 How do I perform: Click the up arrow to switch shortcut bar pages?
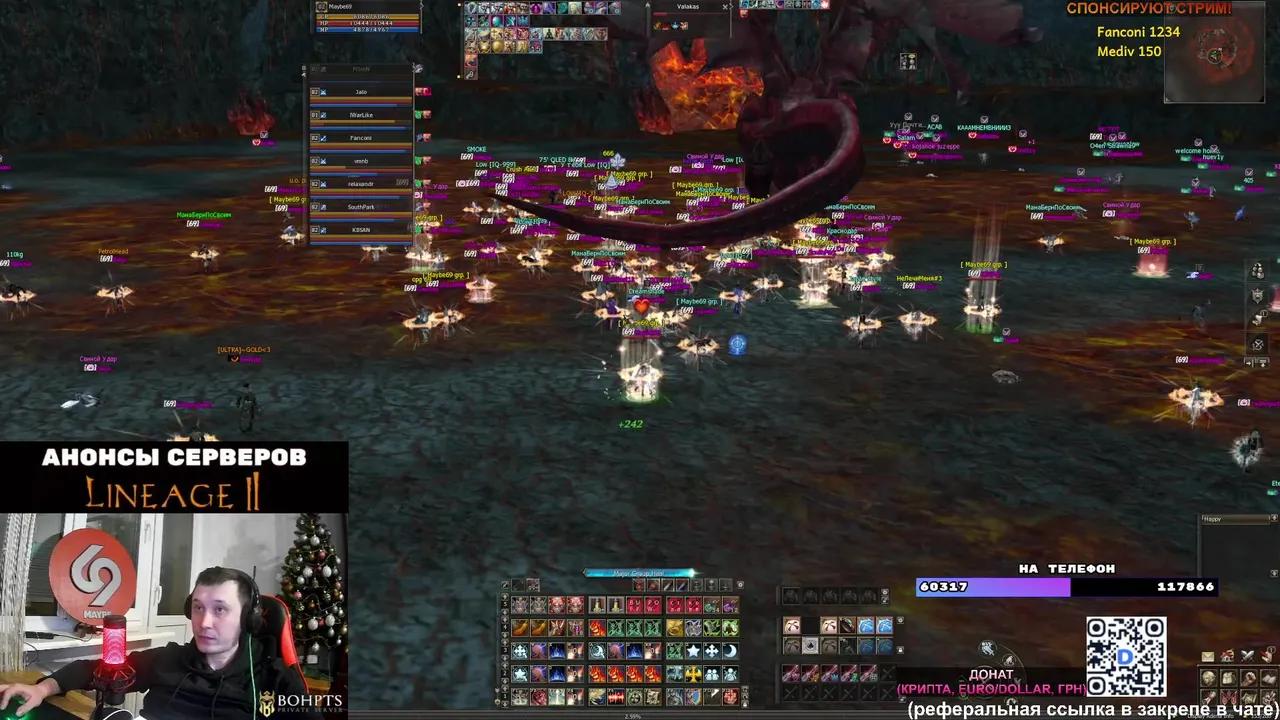click(x=504, y=596)
